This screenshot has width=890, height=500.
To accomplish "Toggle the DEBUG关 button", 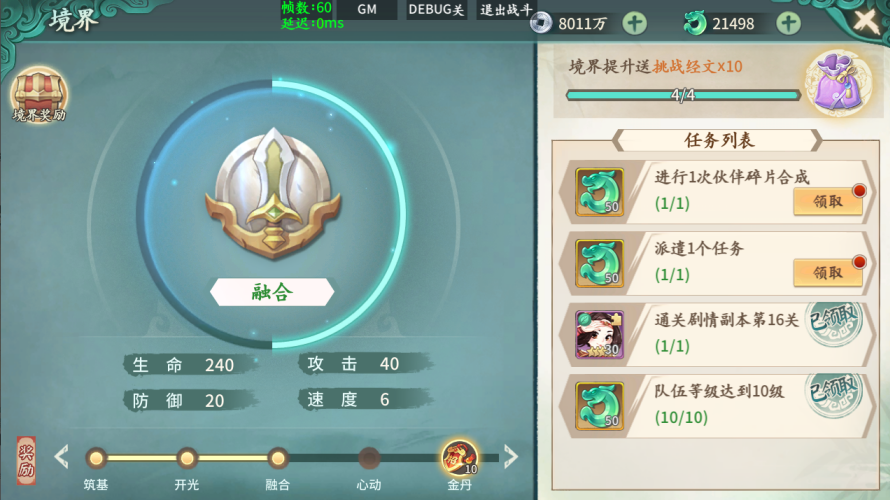I will click(x=436, y=10).
